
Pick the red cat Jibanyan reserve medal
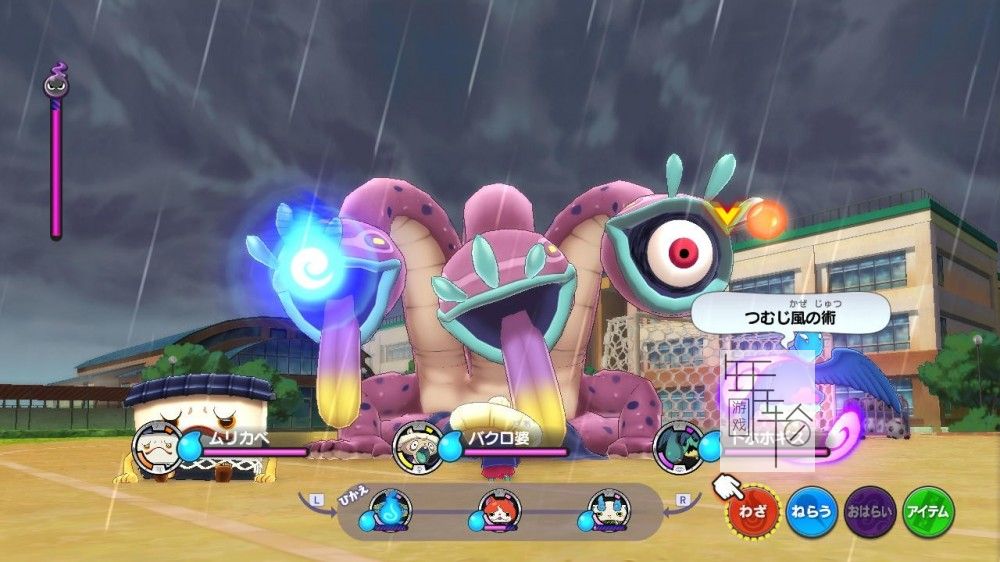coord(499,510)
